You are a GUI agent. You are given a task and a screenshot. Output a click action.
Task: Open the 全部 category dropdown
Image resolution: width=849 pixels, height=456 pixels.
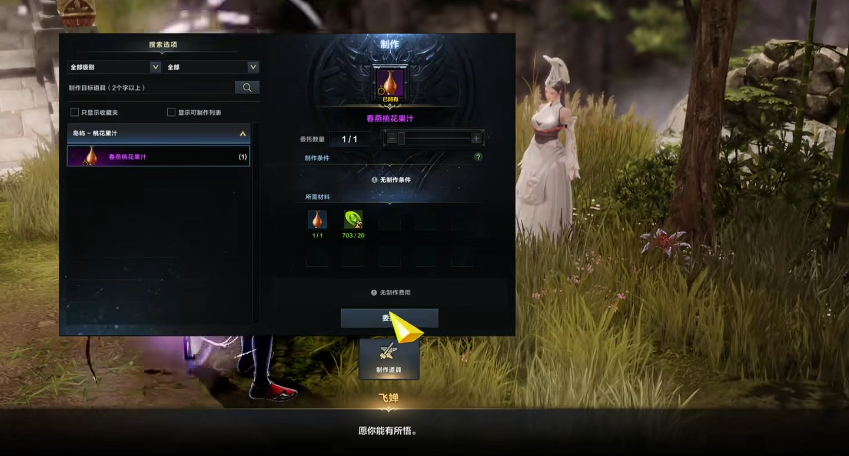pyautogui.click(x=212, y=67)
